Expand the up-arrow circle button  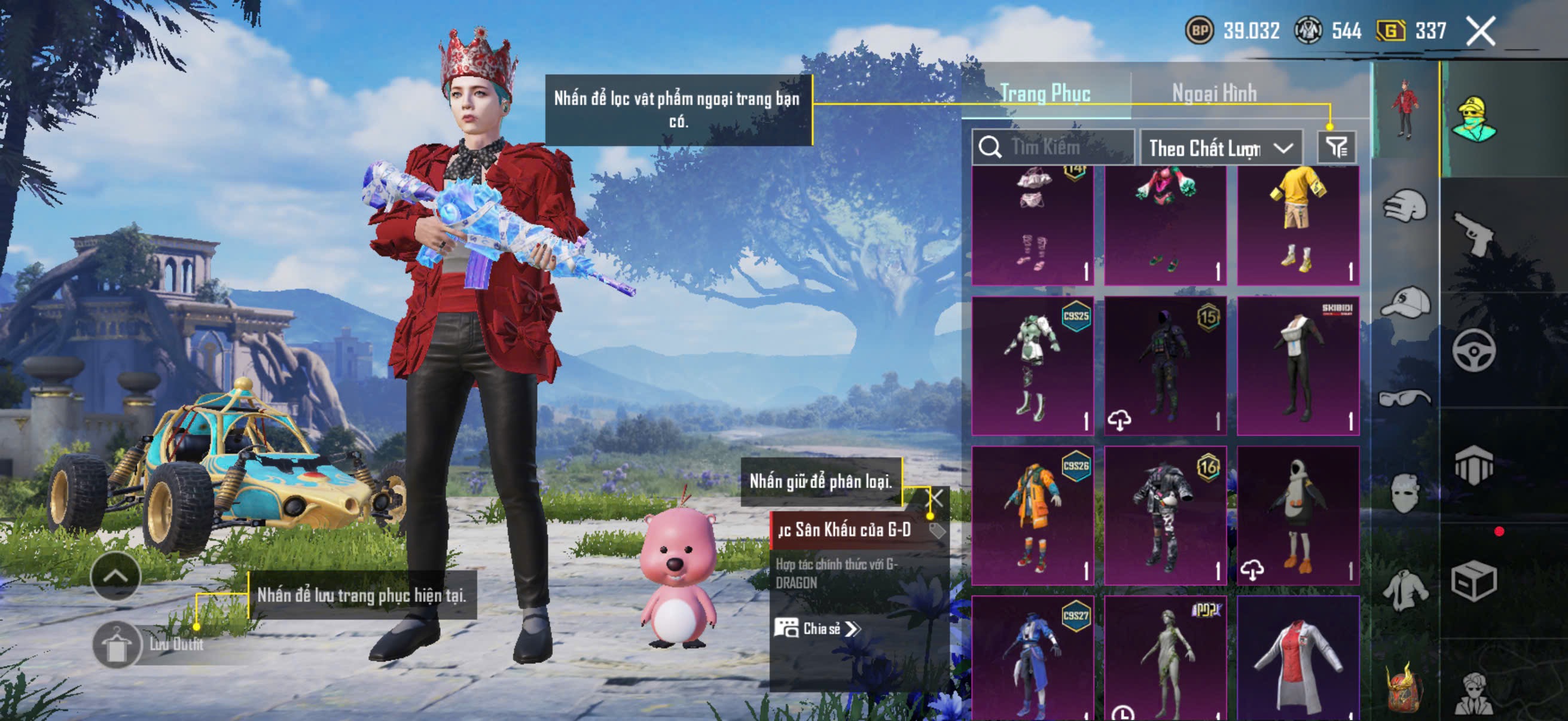click(x=115, y=576)
